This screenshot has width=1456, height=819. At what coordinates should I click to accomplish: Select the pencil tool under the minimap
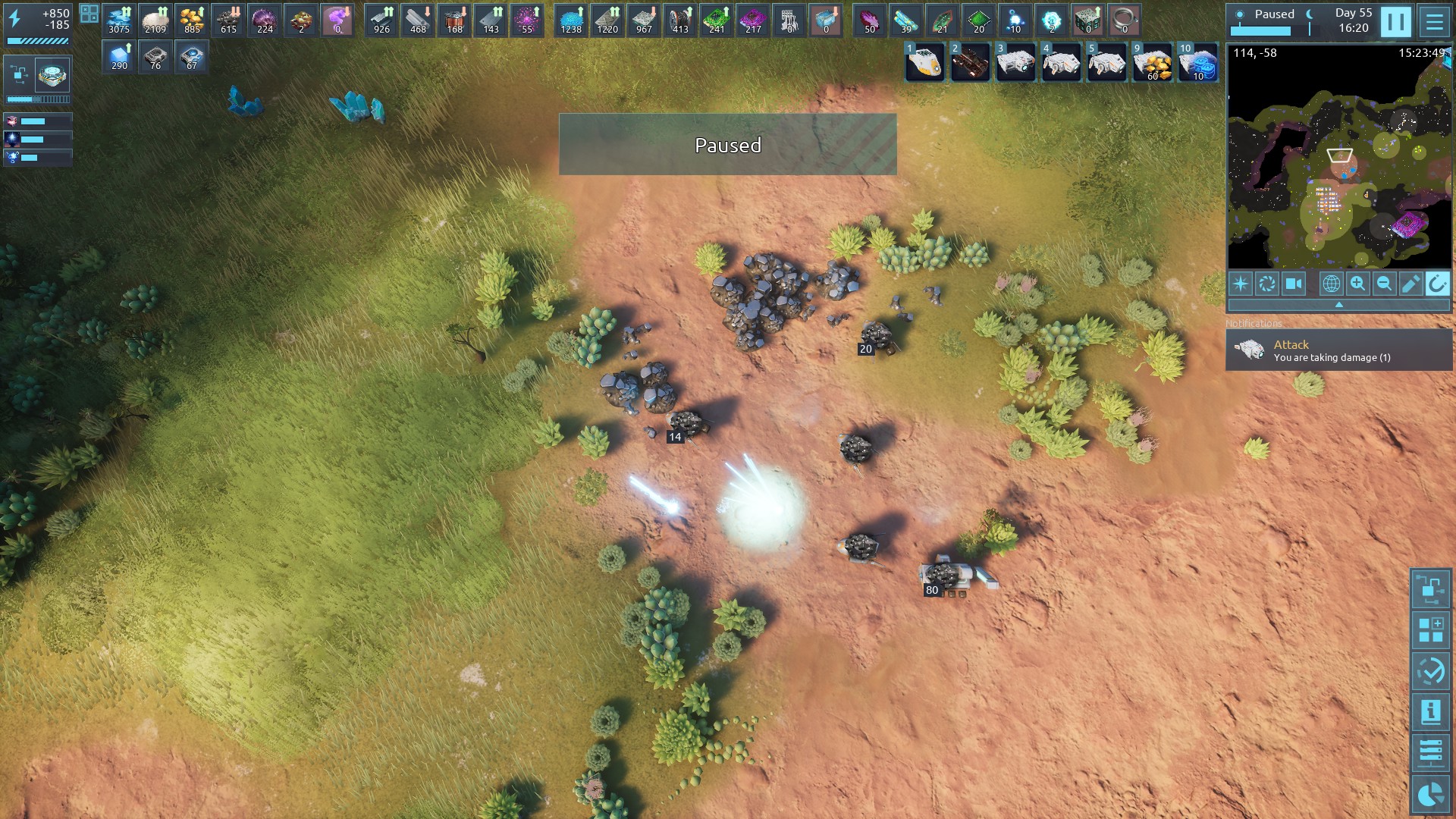tap(1410, 284)
